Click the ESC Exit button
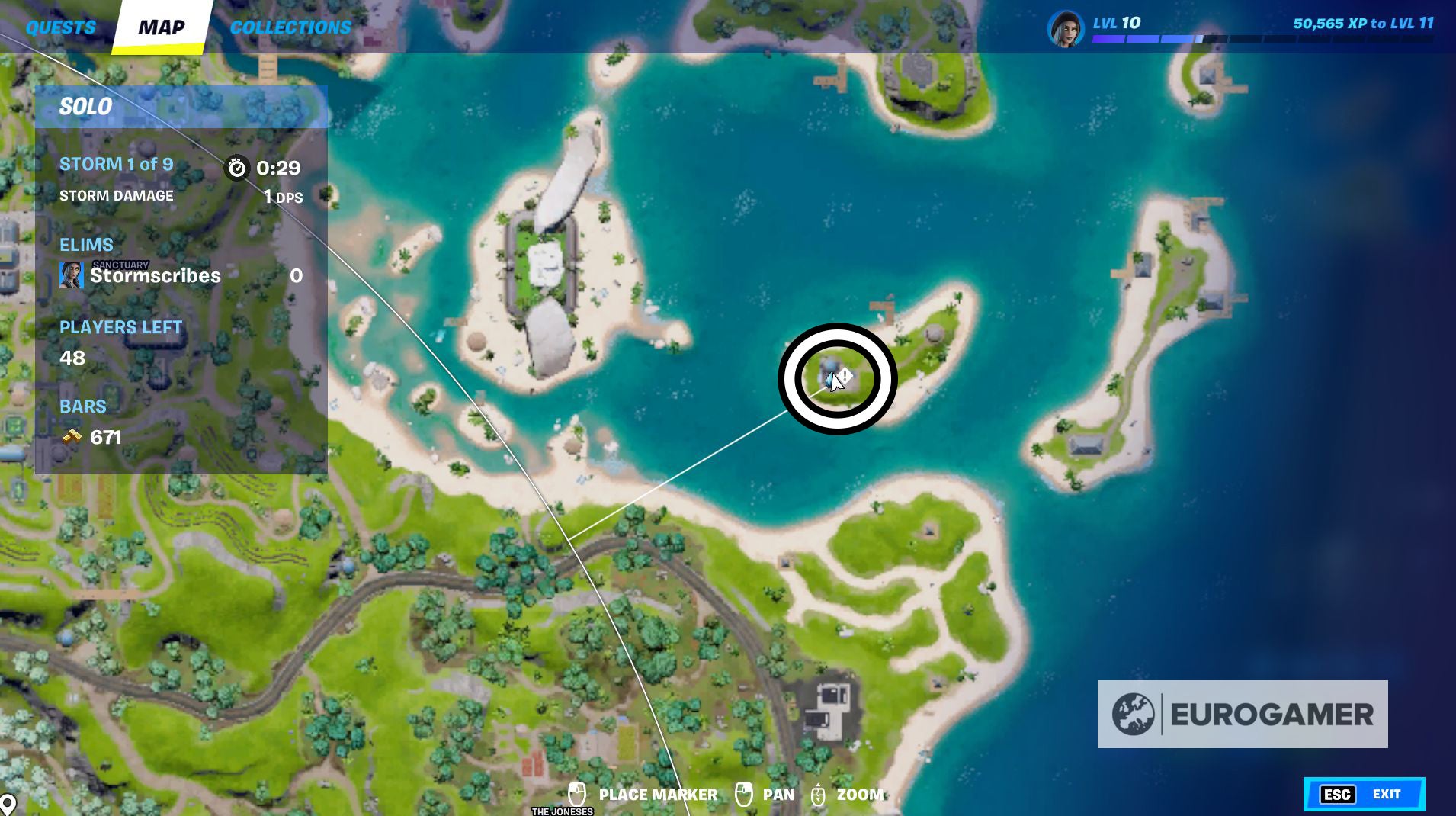Screen dimensions: 1456x816 click(1365, 794)
